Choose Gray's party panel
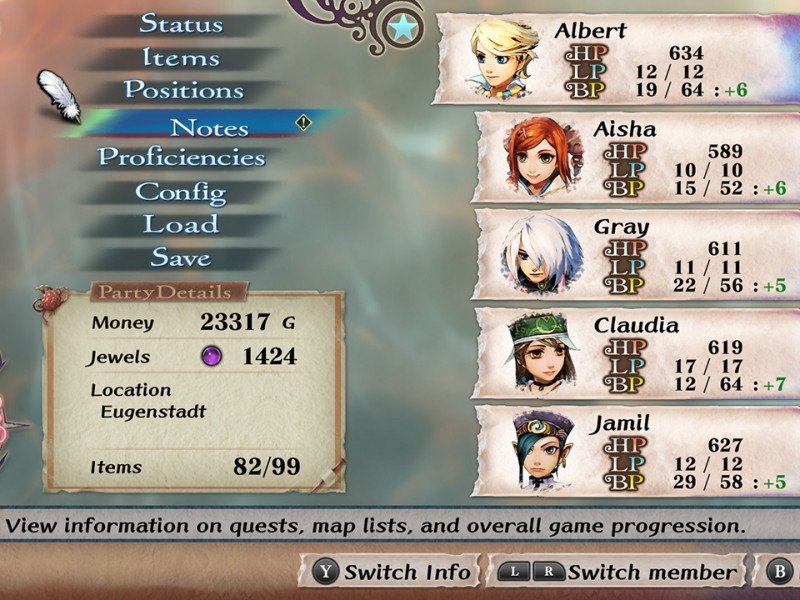Image resolution: width=800 pixels, height=600 pixels. [635, 254]
